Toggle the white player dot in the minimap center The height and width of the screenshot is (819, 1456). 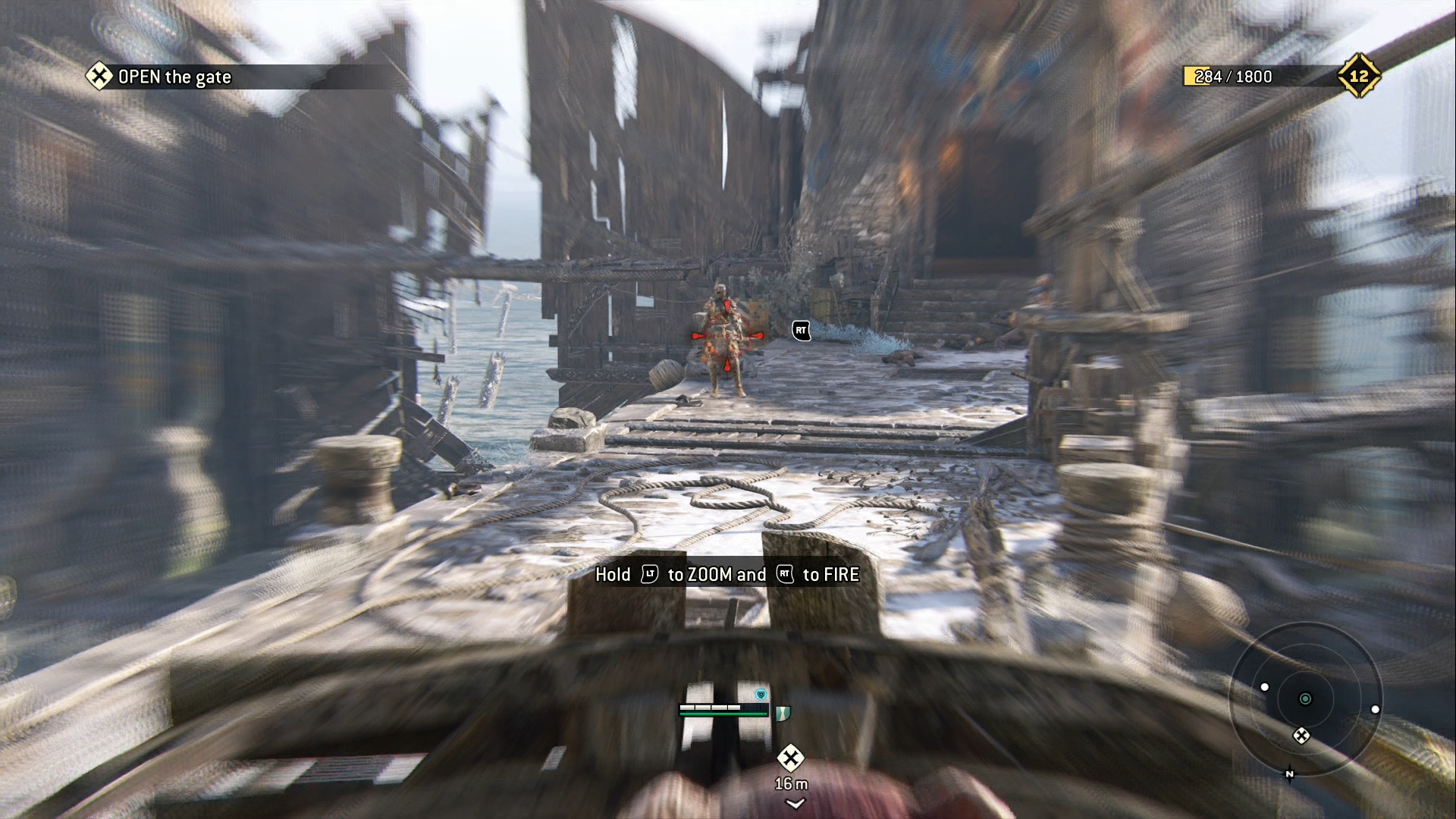1305,698
